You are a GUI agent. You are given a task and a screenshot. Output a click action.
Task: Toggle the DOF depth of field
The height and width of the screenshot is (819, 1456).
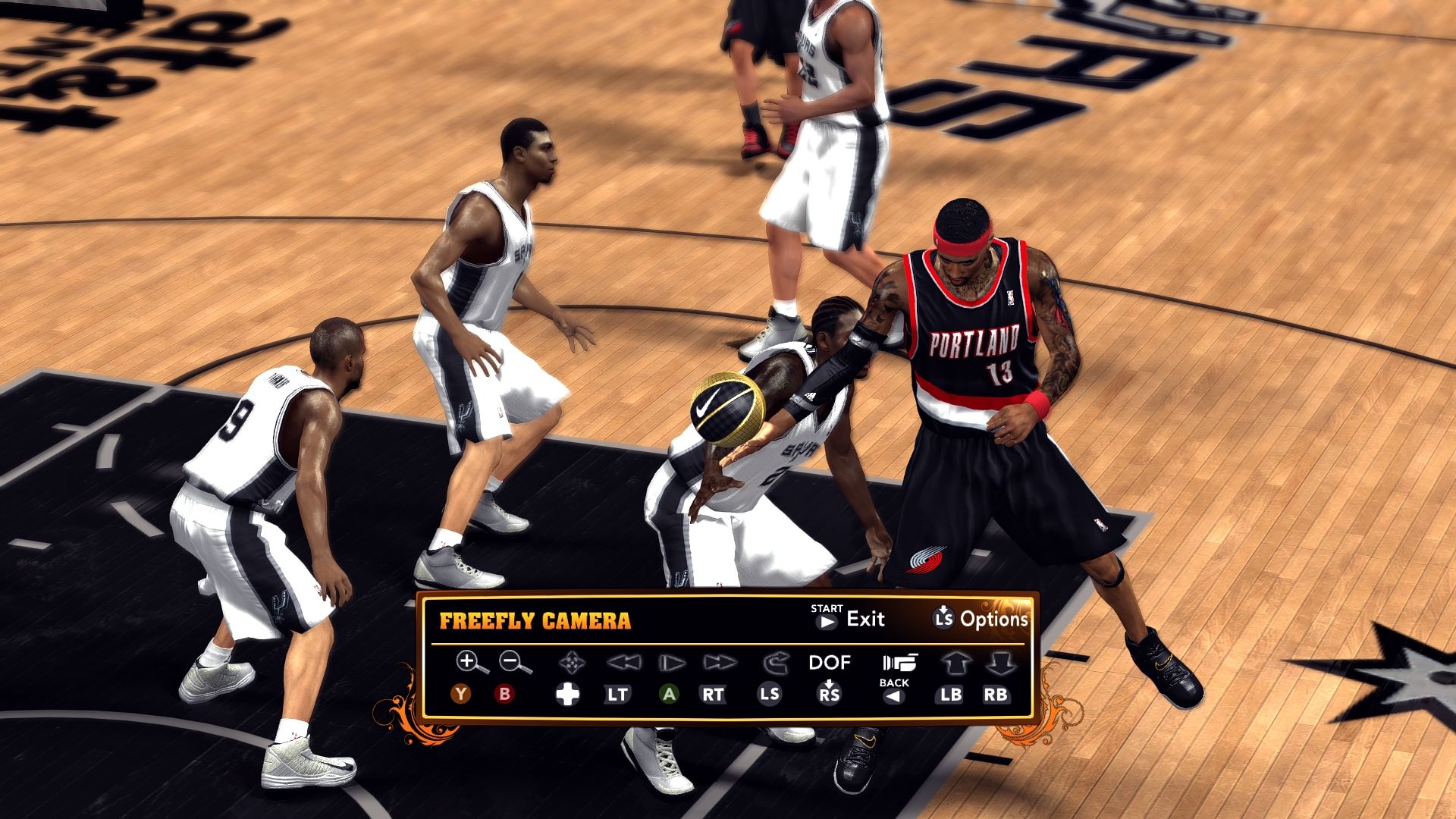(830, 663)
